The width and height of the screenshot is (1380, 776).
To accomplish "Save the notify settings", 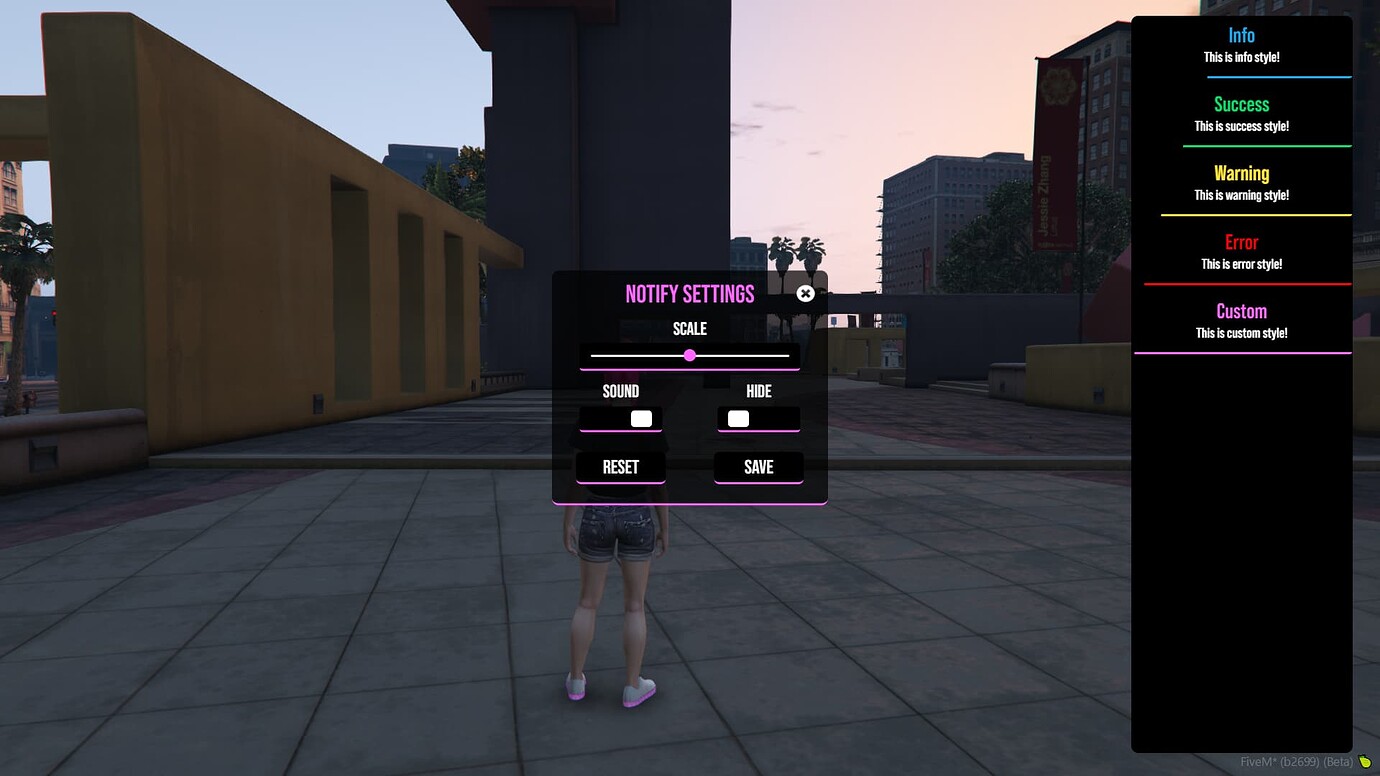I will point(758,466).
